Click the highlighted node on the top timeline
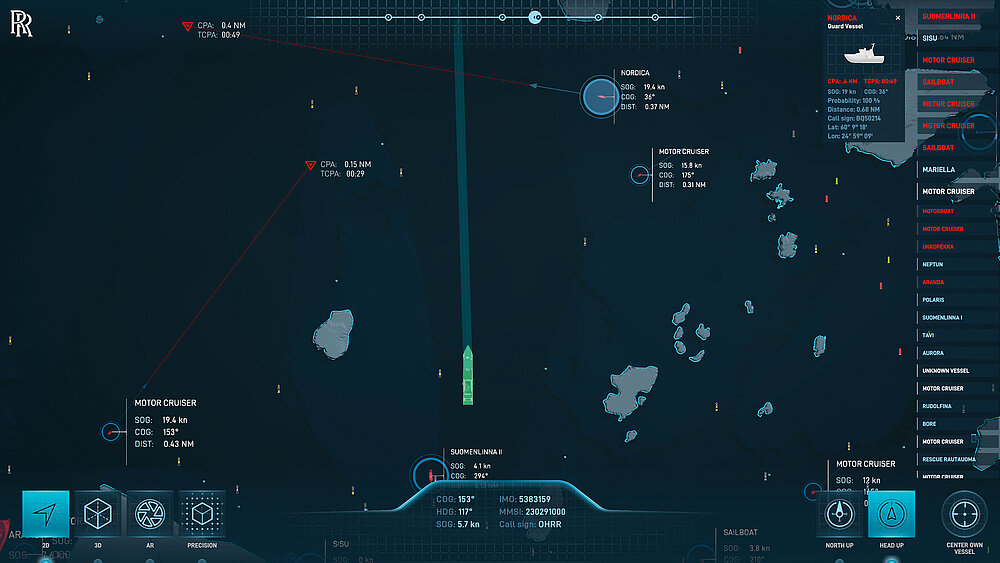The height and width of the screenshot is (563, 1000). click(x=535, y=17)
